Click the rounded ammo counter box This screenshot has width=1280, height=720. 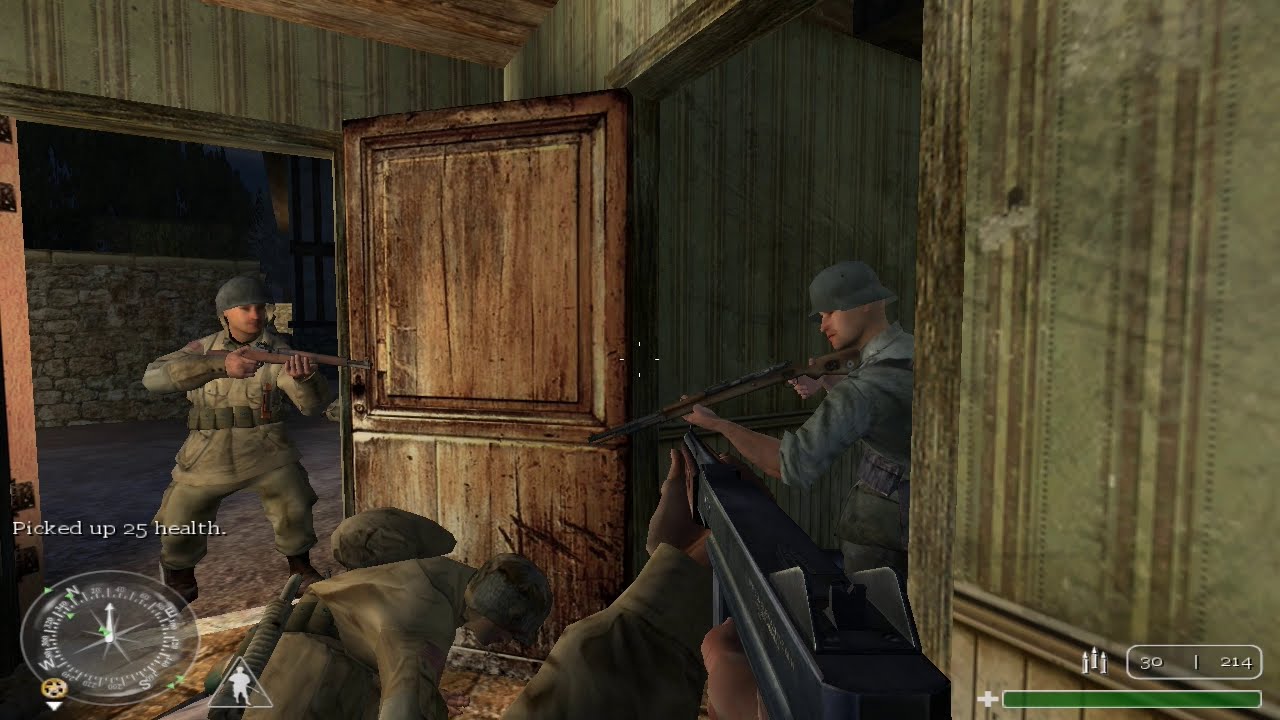[1195, 662]
